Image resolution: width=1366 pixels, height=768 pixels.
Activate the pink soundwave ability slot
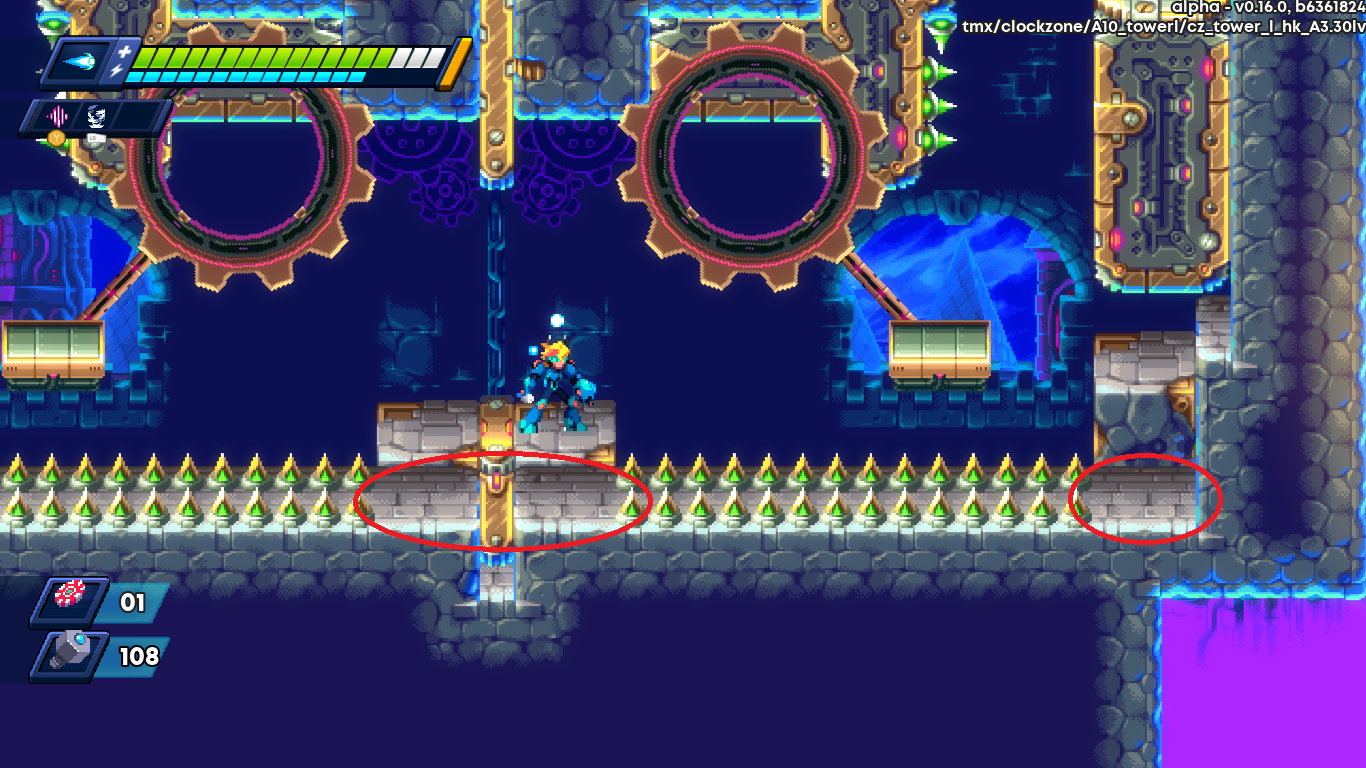[x=56, y=115]
